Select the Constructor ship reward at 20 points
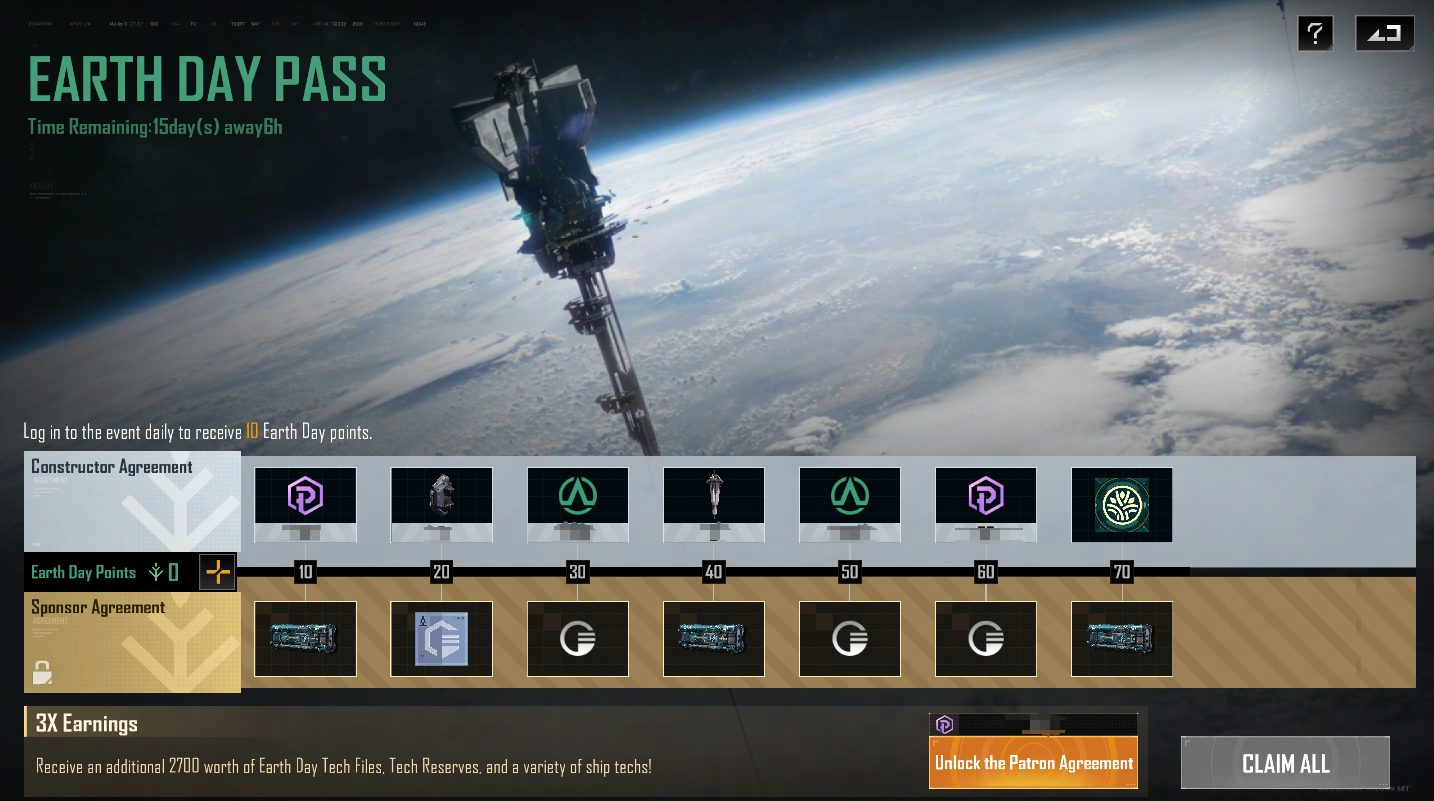This screenshot has width=1434, height=801. click(x=441, y=496)
